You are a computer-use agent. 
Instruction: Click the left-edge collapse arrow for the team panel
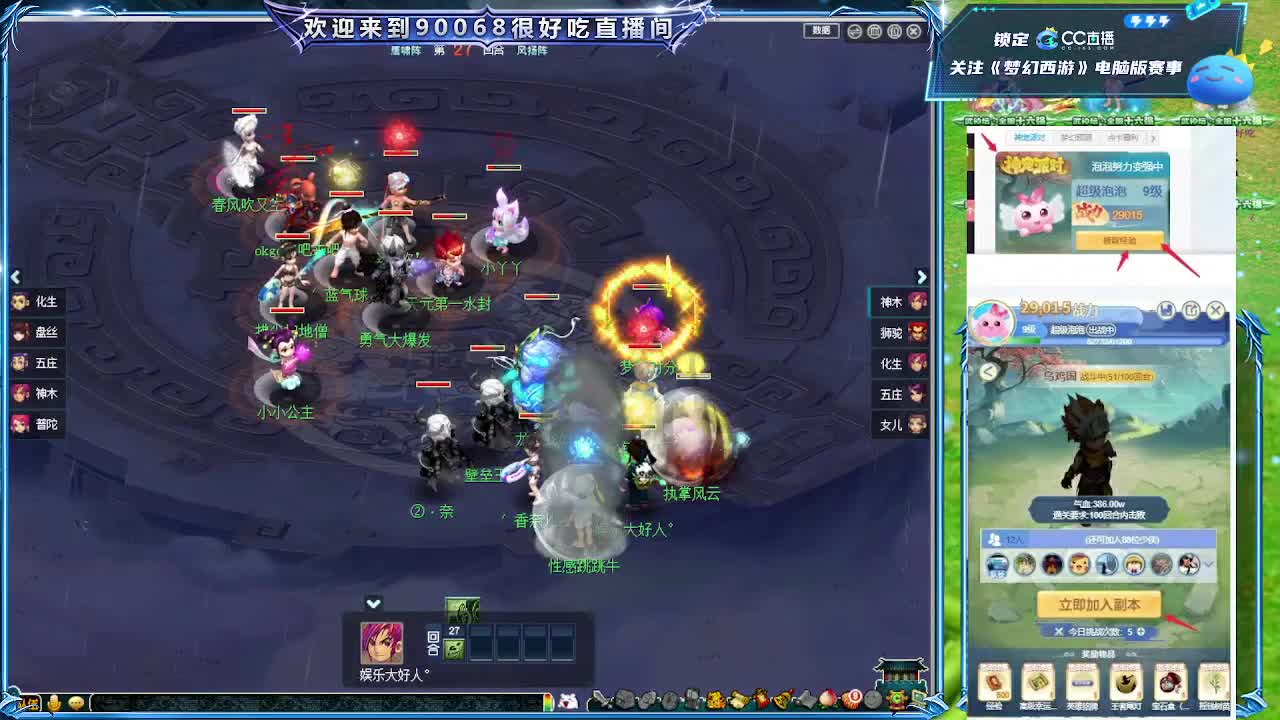(x=15, y=278)
